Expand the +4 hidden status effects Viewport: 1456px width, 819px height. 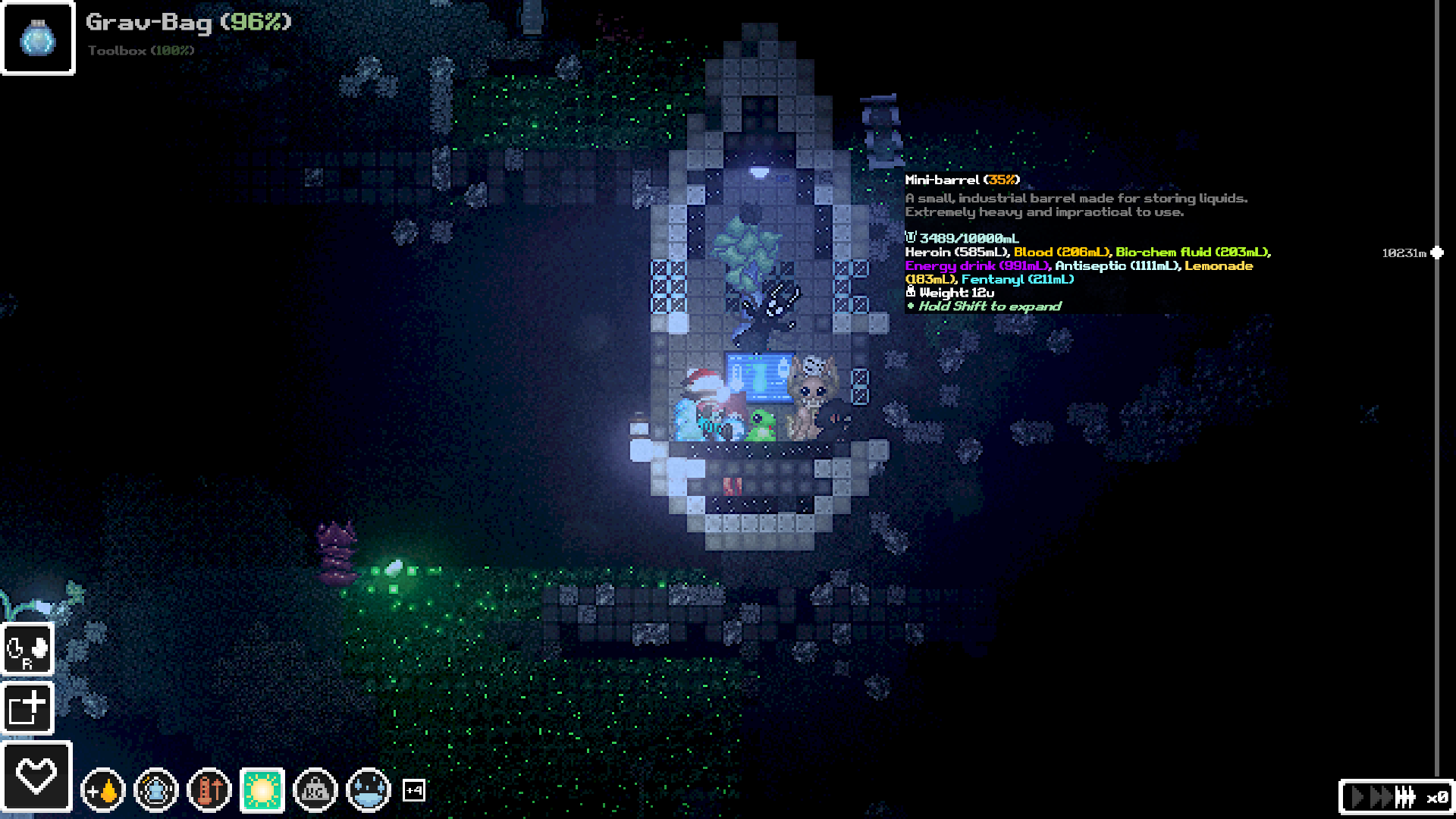(x=414, y=791)
